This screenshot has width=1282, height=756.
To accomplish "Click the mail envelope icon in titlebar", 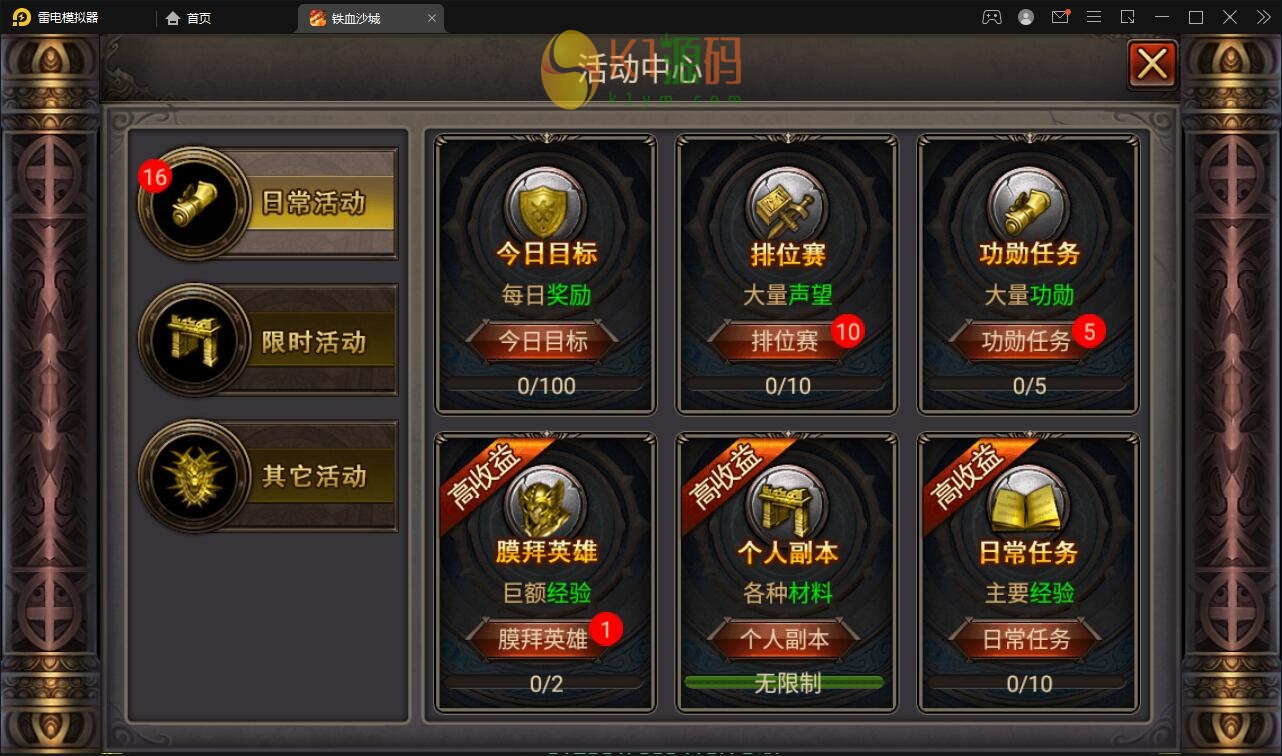I will [x=1060, y=17].
